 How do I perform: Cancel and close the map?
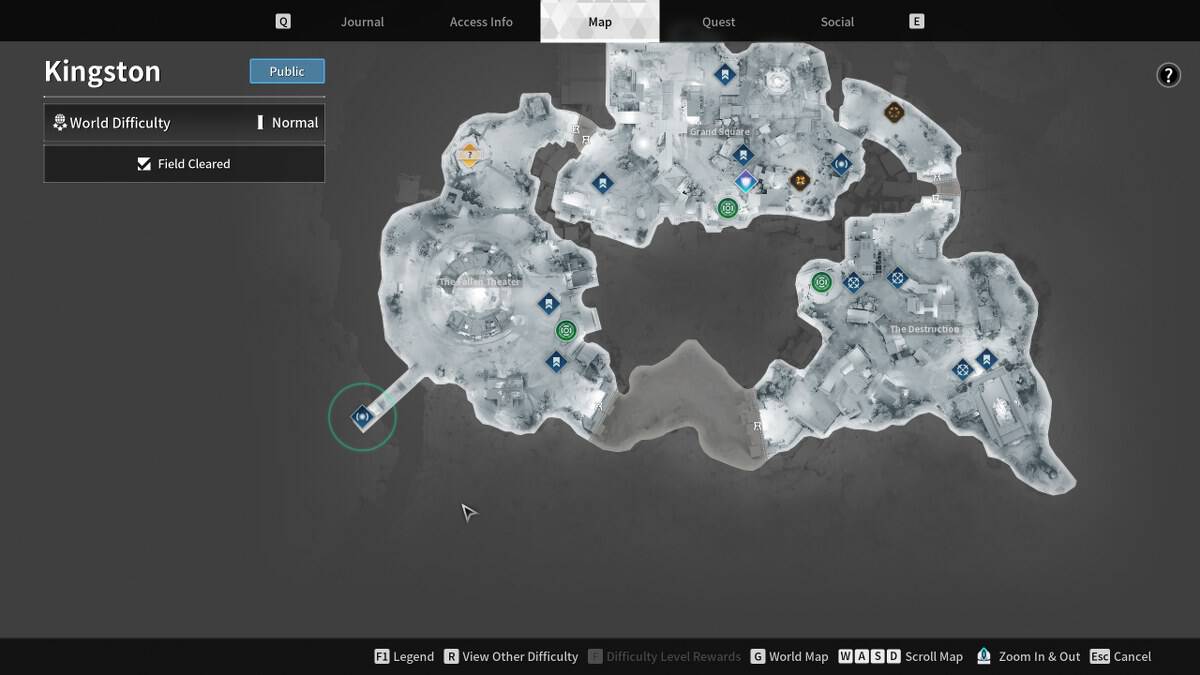point(1121,657)
